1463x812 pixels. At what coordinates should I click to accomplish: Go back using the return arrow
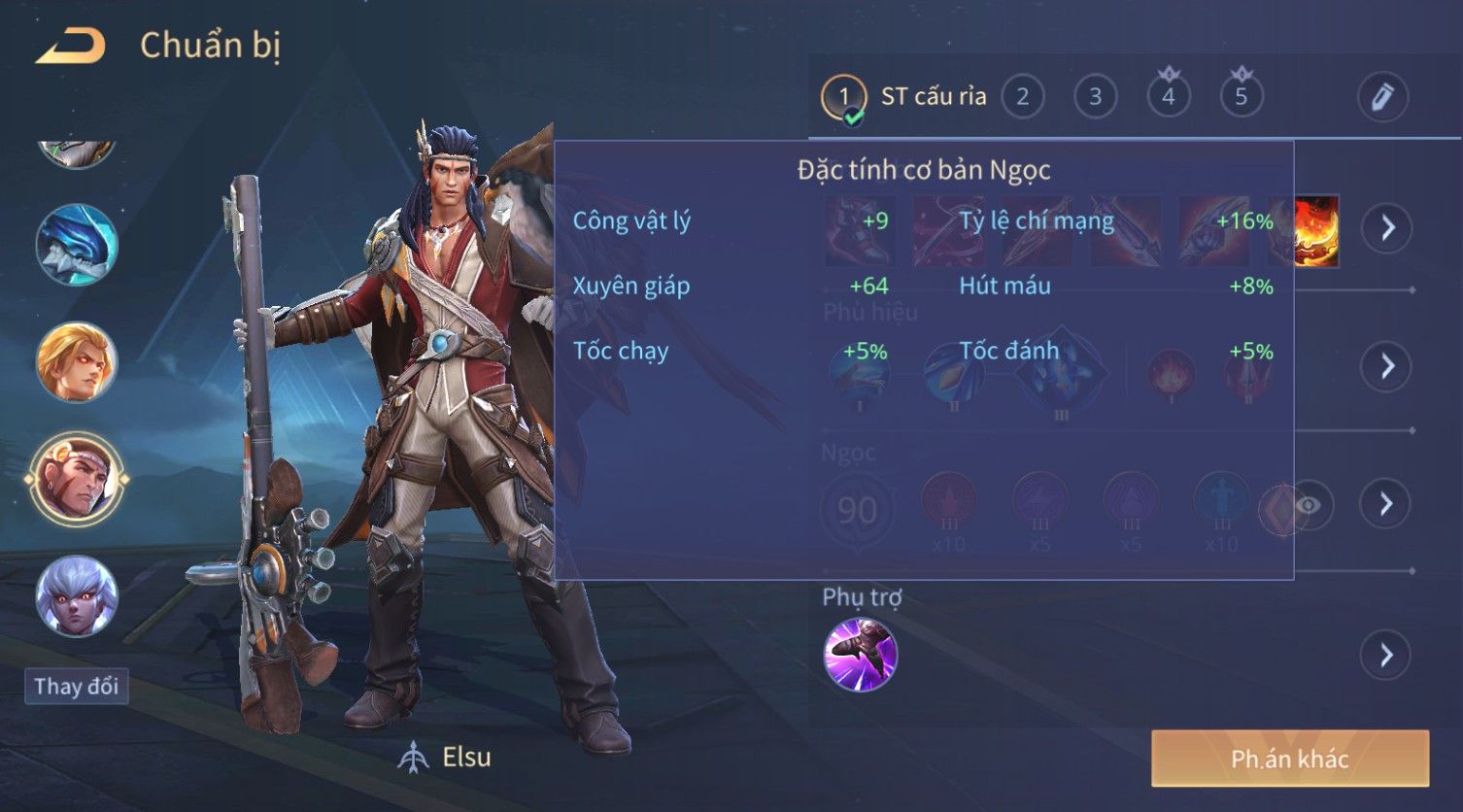[x=70, y=47]
